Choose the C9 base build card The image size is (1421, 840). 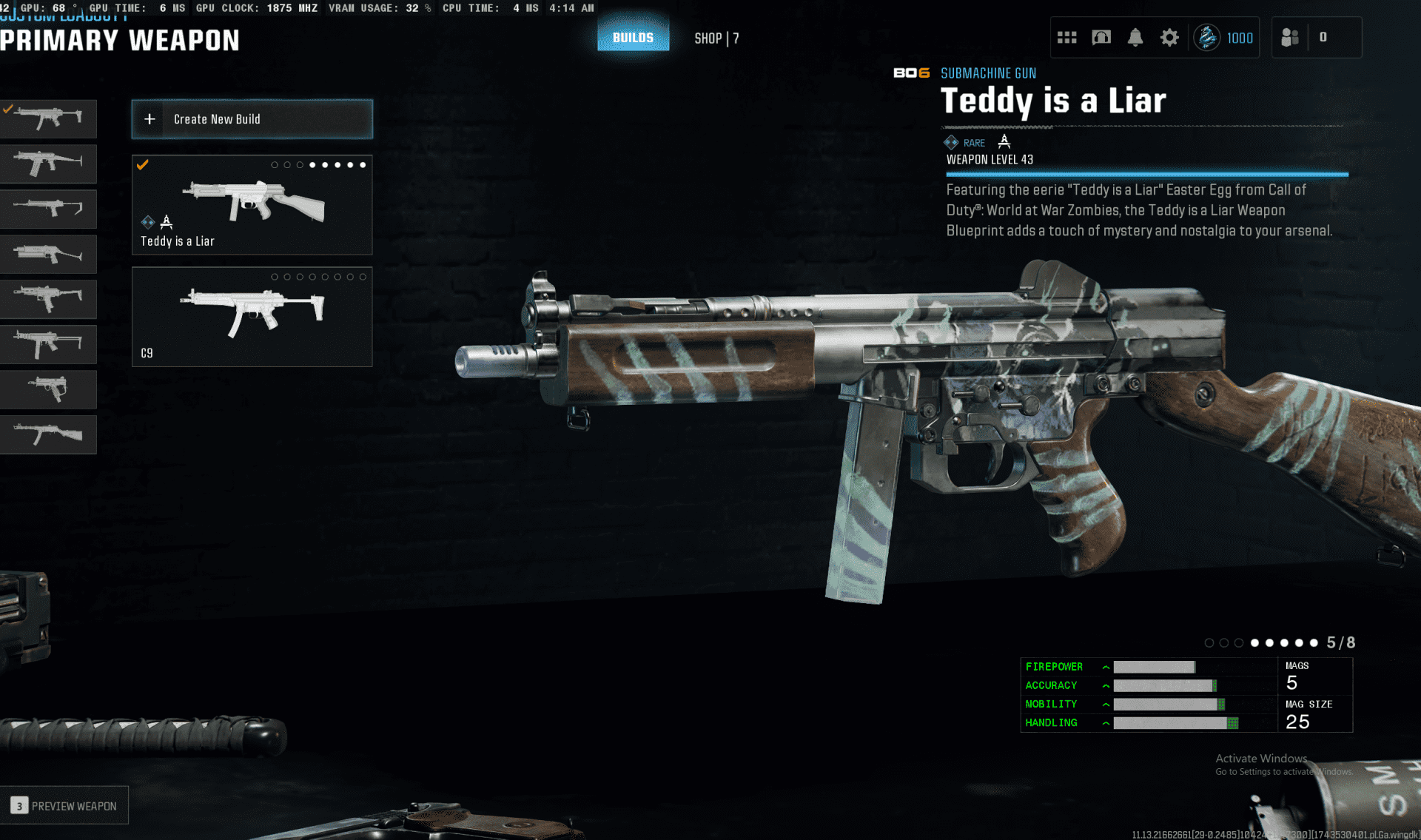tap(252, 317)
